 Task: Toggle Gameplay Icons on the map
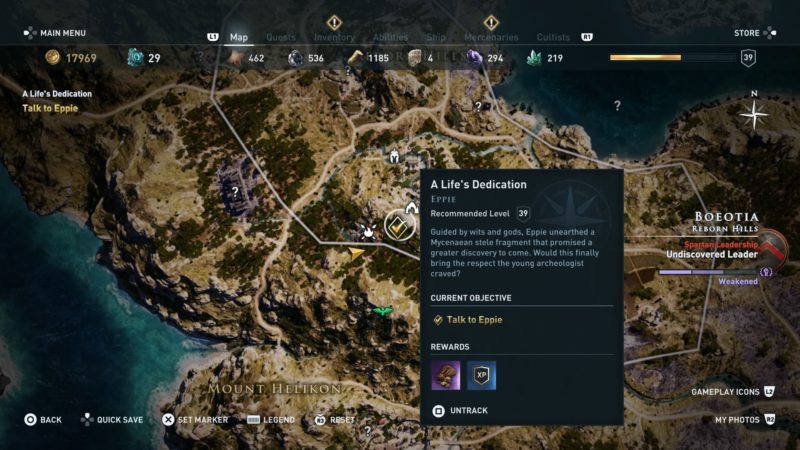click(732, 392)
